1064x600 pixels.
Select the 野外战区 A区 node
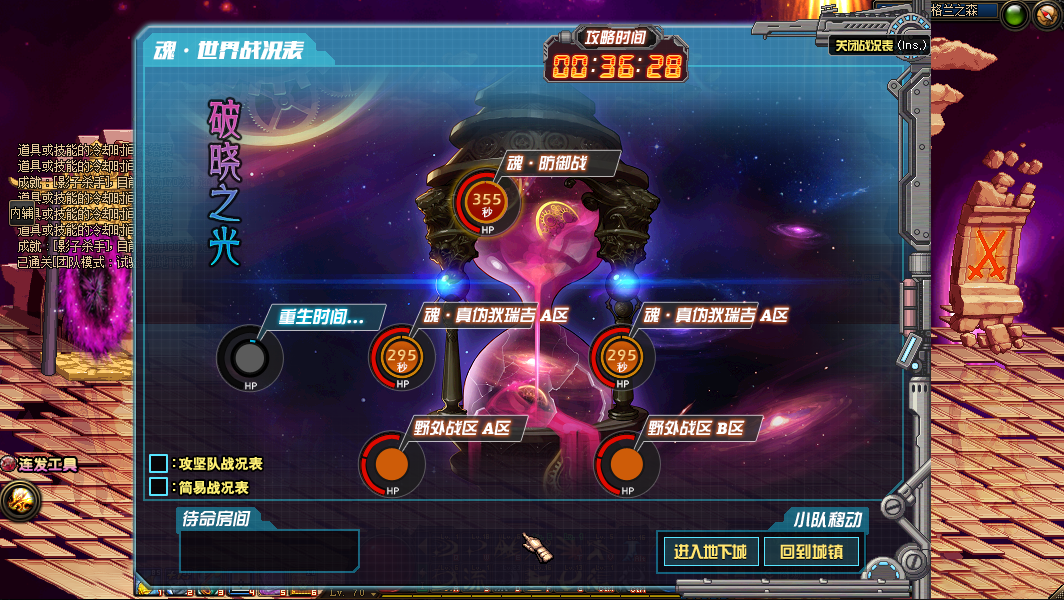point(392,464)
